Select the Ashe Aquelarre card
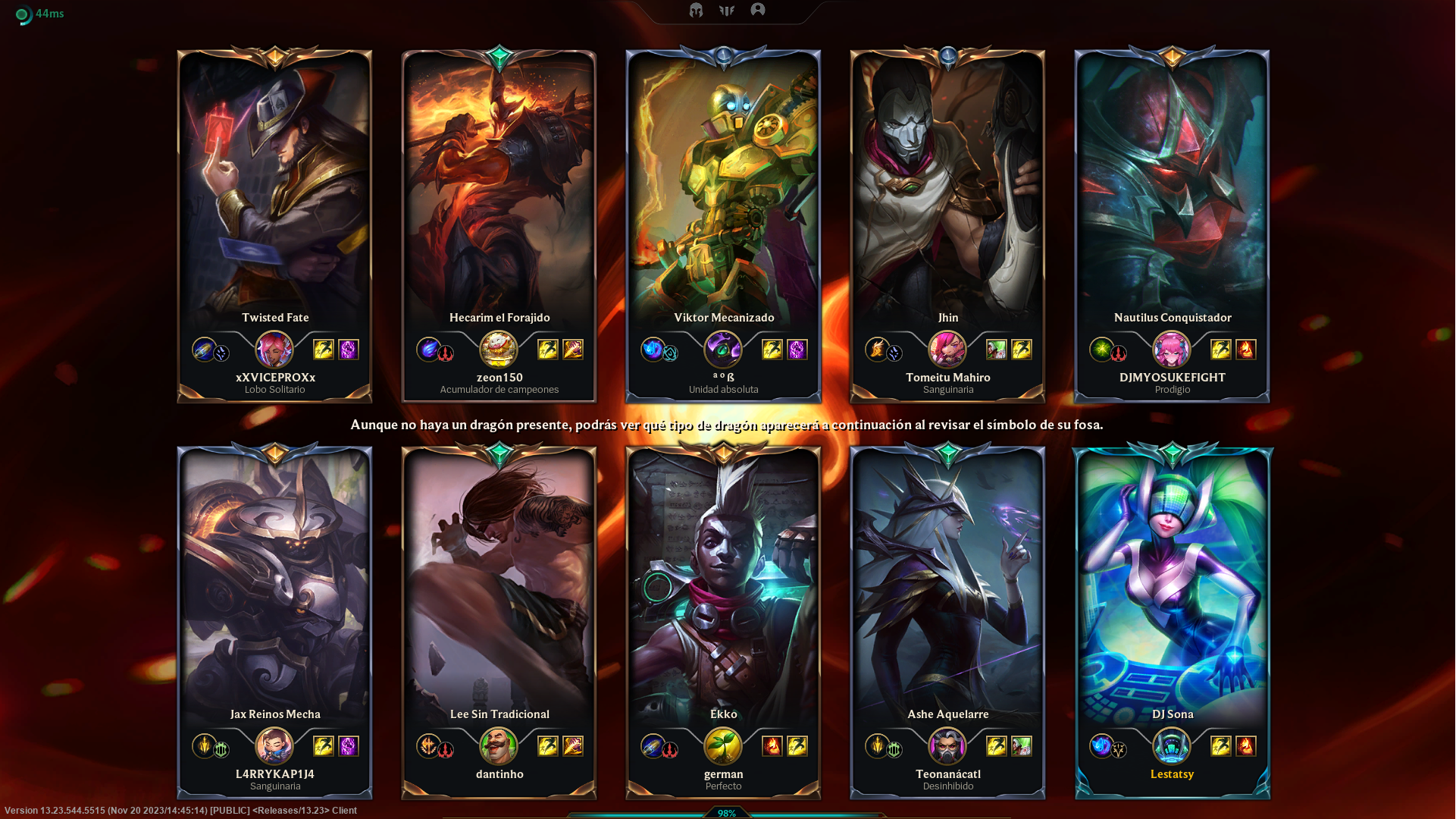Screen dimensions: 1456x819 (x=947, y=584)
